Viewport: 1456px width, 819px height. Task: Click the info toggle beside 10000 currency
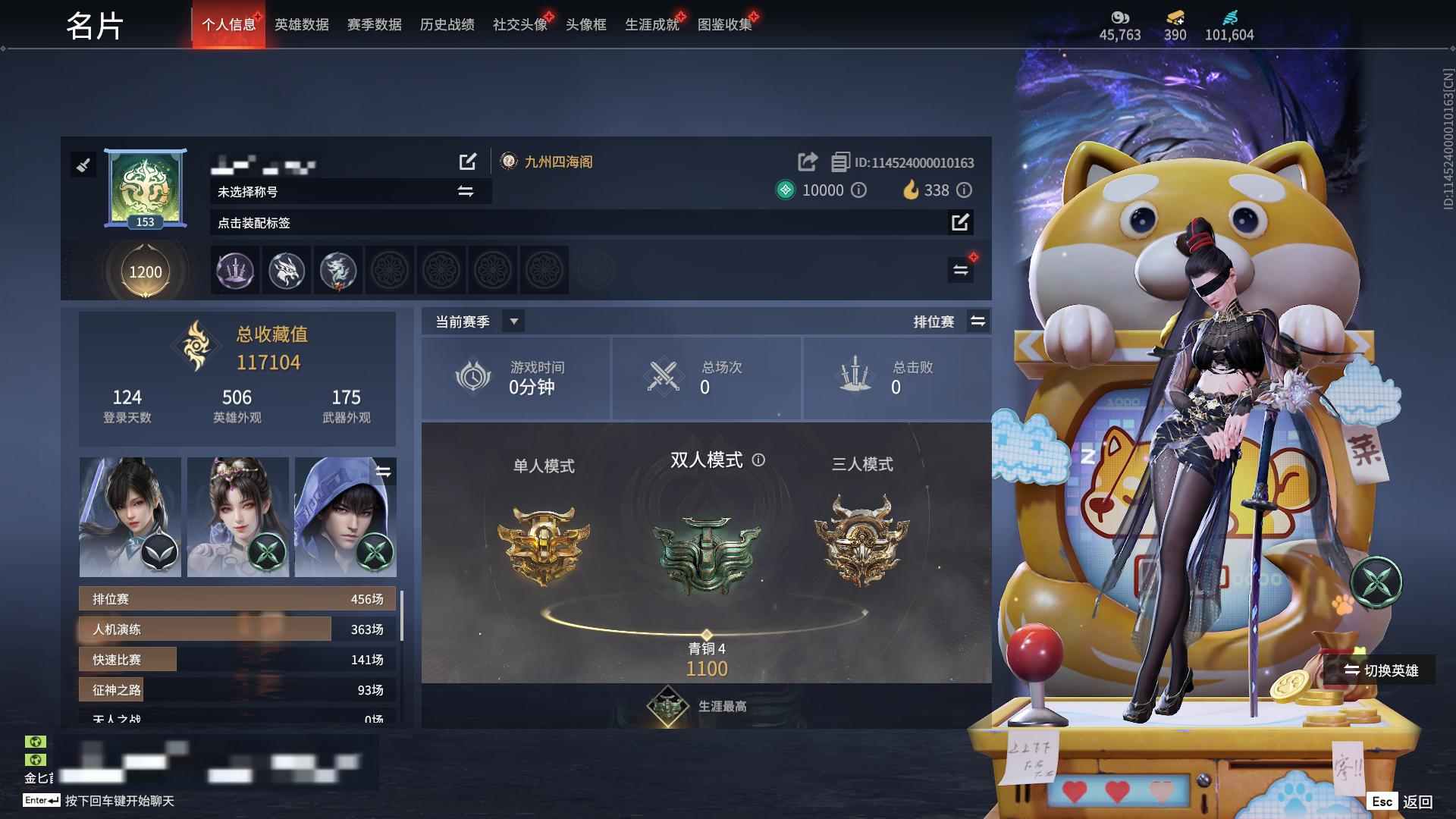(858, 191)
